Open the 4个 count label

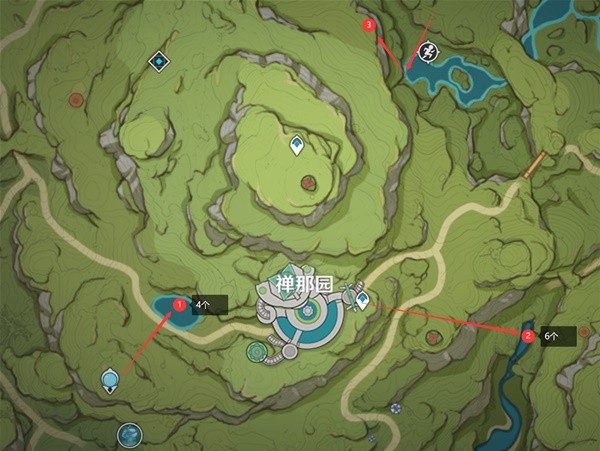click(206, 304)
